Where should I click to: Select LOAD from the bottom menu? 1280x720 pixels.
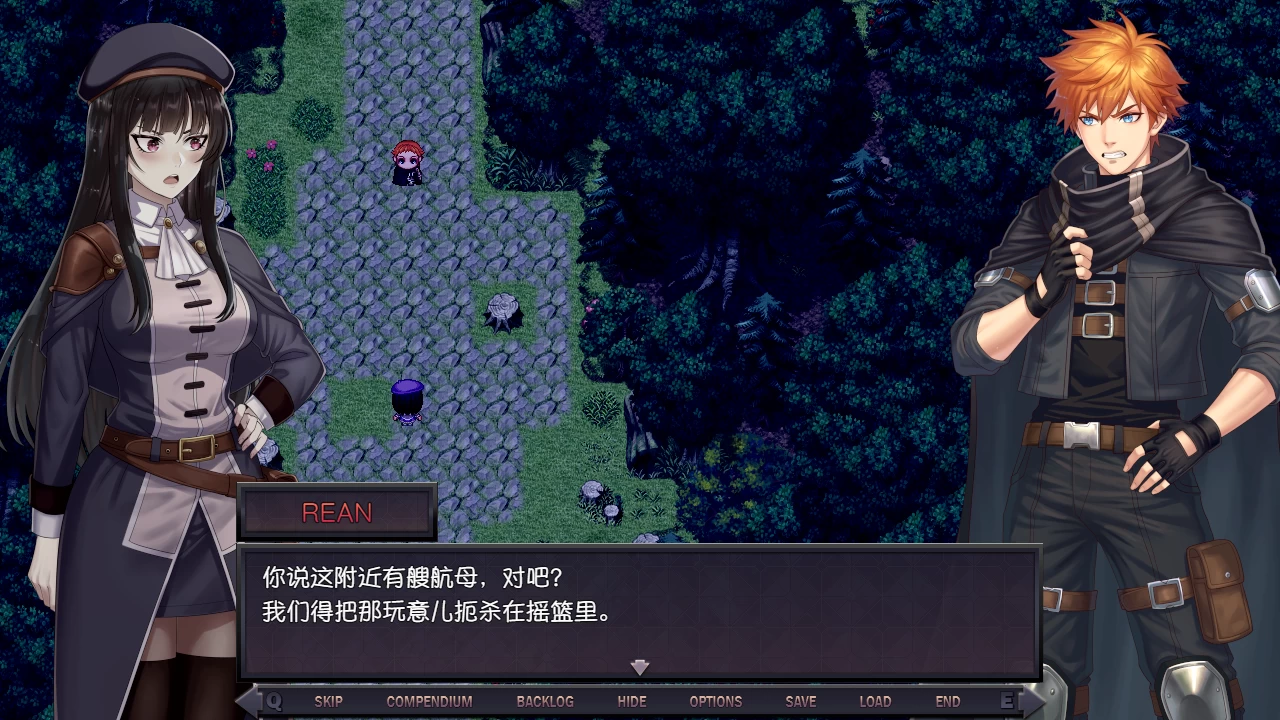pyautogui.click(x=876, y=701)
